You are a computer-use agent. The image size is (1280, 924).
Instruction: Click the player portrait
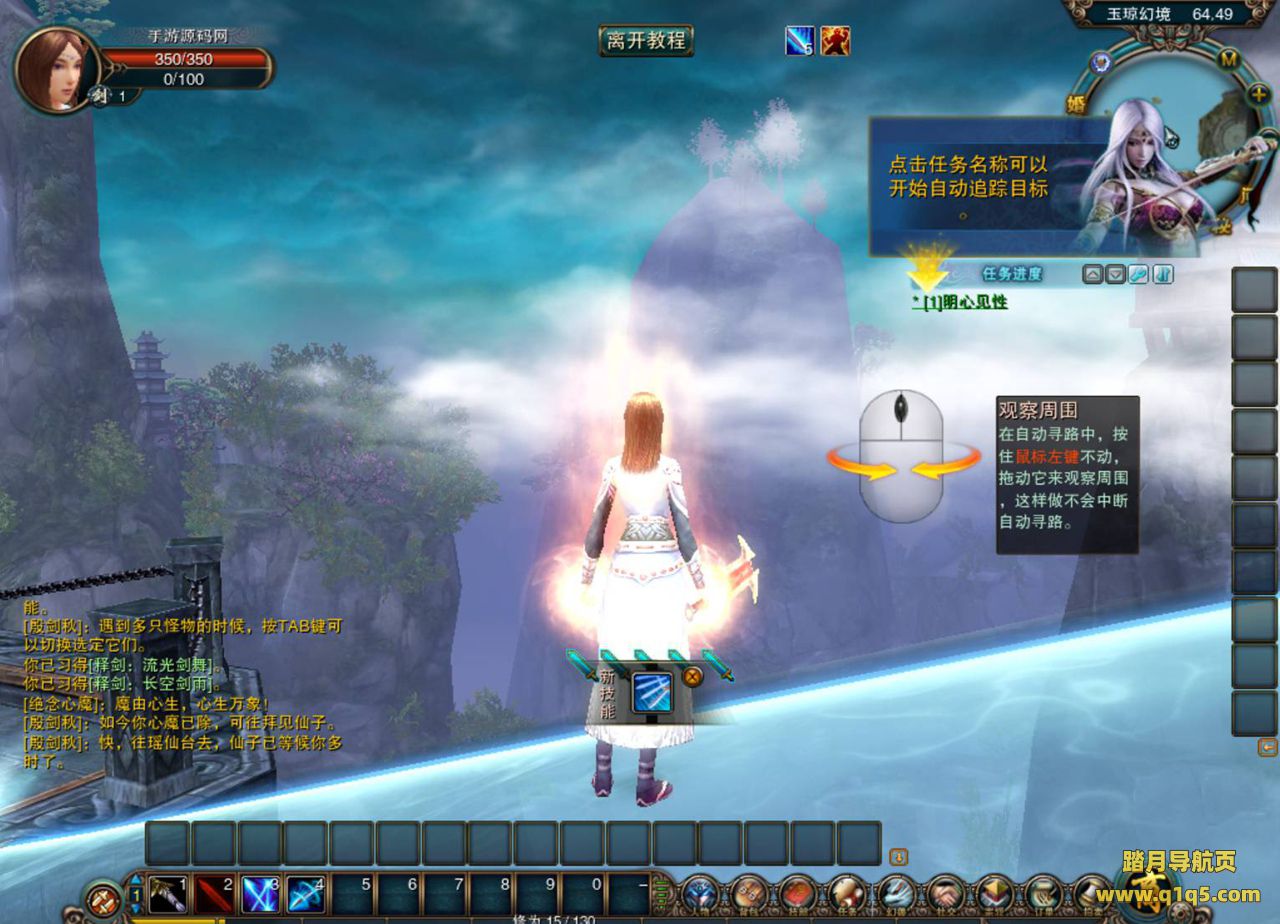click(x=56, y=70)
